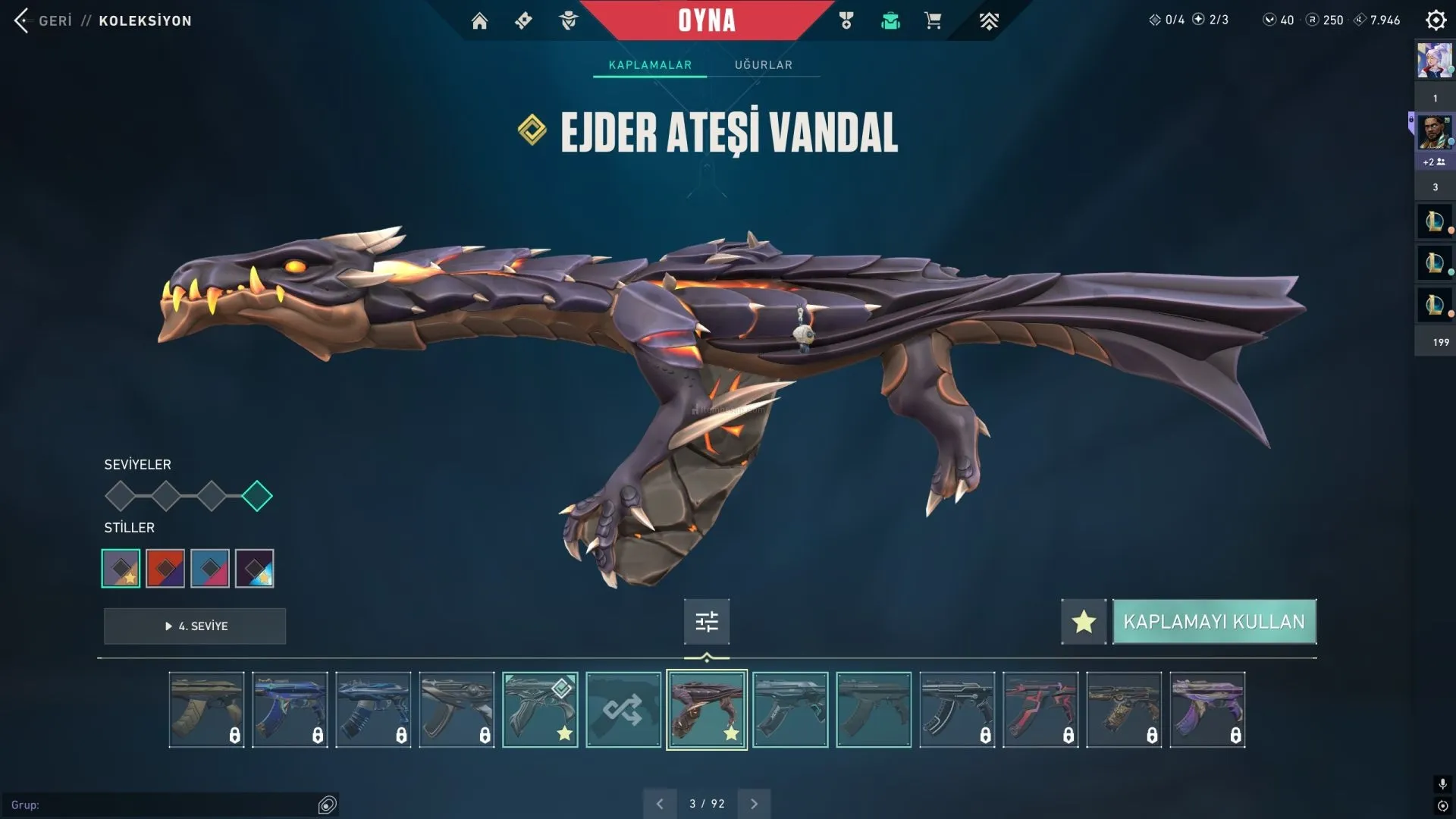Click the Grup chat input field
This screenshot has height=819, width=1456.
(x=167, y=805)
